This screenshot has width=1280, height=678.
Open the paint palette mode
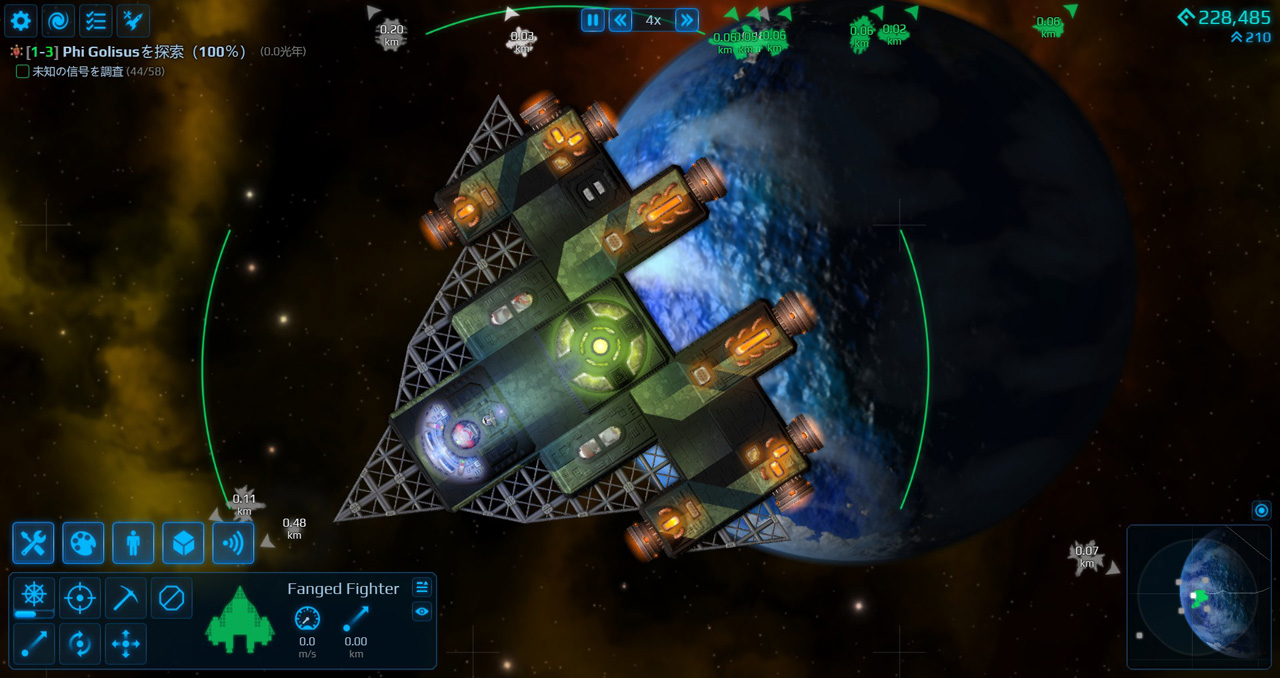point(83,543)
